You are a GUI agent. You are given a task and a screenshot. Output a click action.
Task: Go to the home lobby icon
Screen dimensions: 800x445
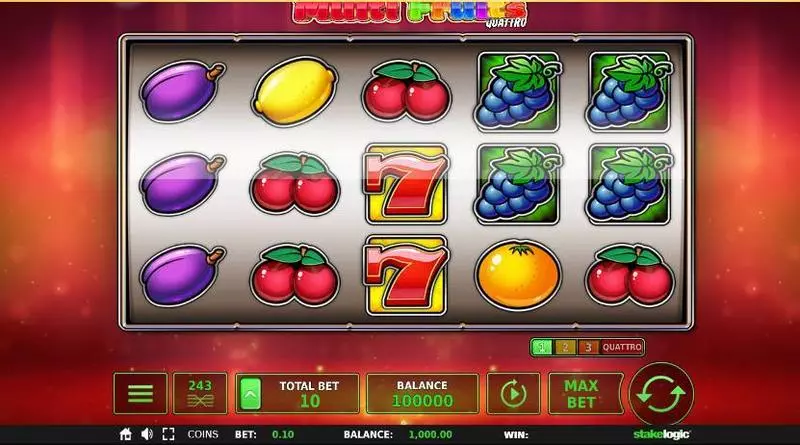(x=126, y=435)
